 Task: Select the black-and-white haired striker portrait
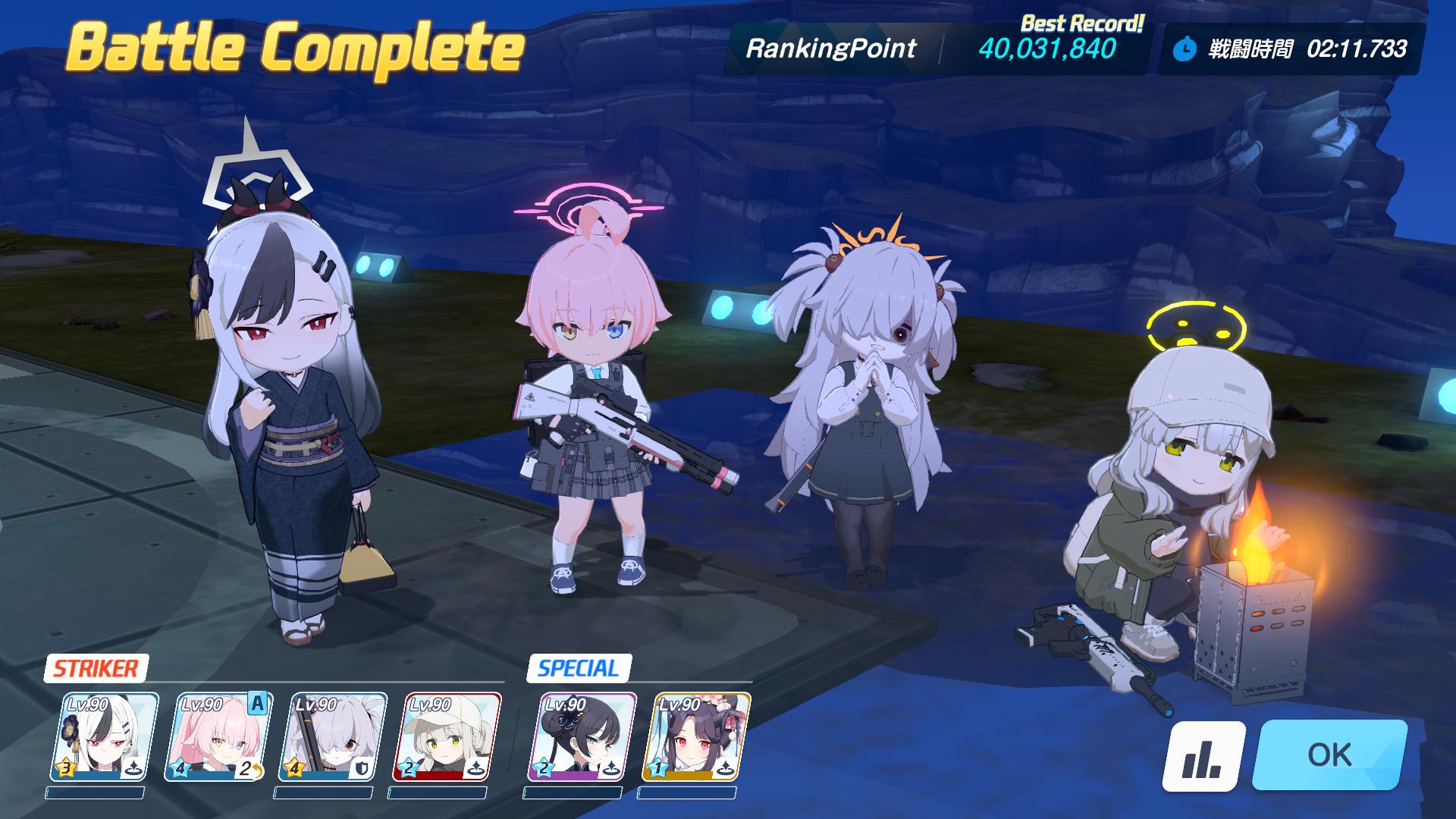[x=104, y=736]
